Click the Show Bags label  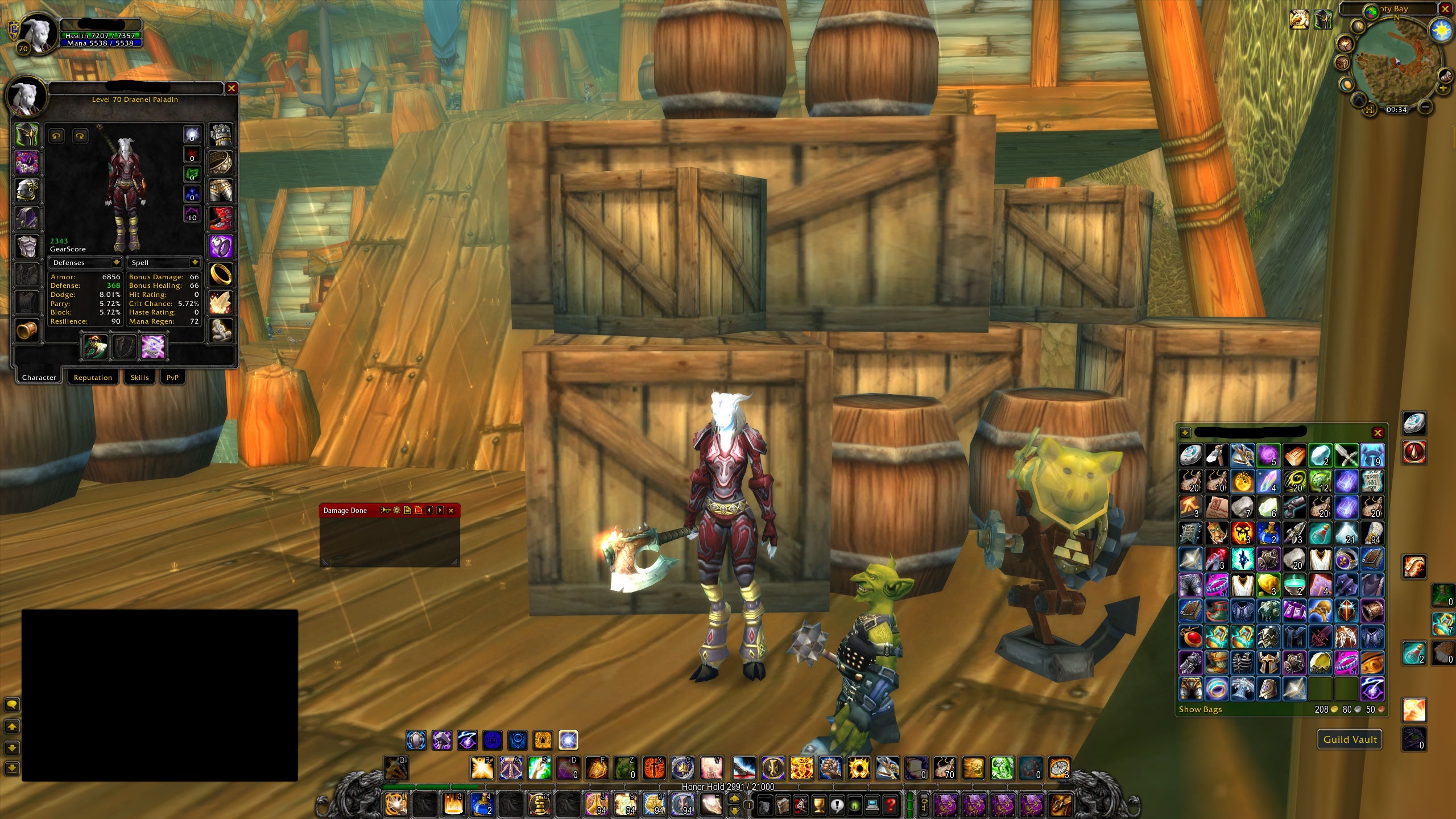click(1200, 709)
